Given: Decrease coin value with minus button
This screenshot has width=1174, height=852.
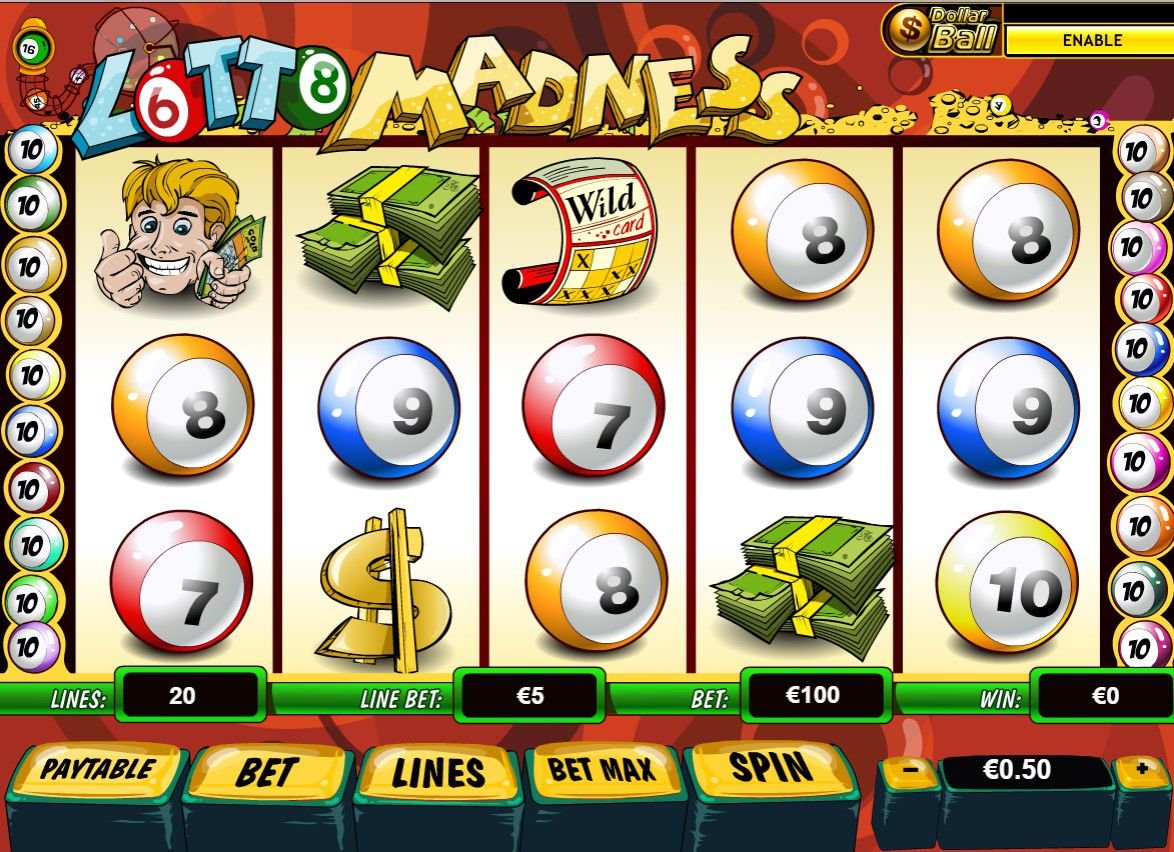Looking at the screenshot, I should [909, 772].
